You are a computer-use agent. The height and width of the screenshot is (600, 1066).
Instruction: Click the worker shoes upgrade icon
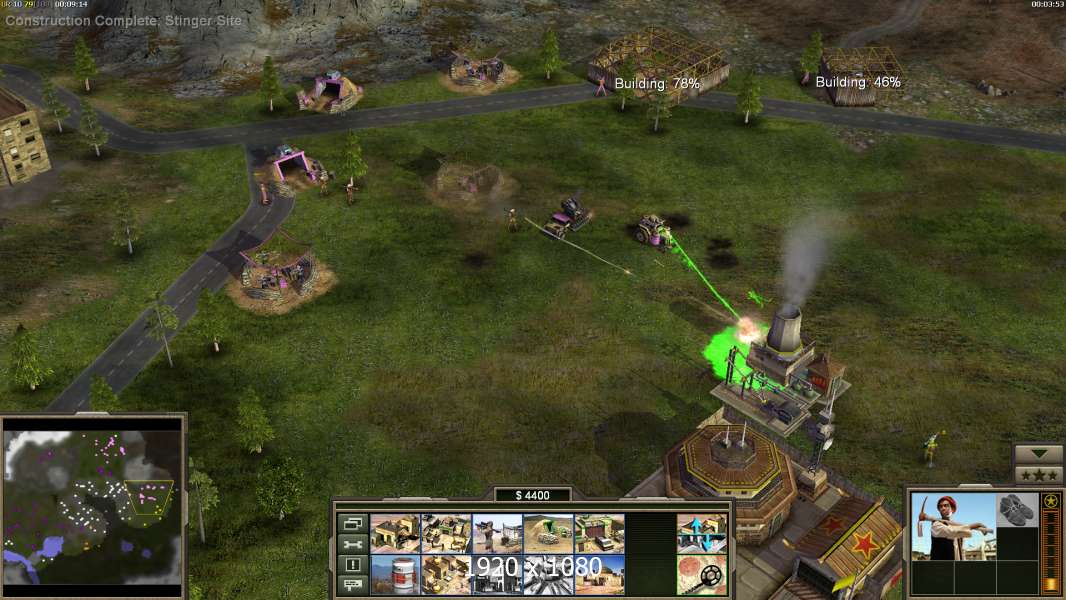[x=1018, y=511]
